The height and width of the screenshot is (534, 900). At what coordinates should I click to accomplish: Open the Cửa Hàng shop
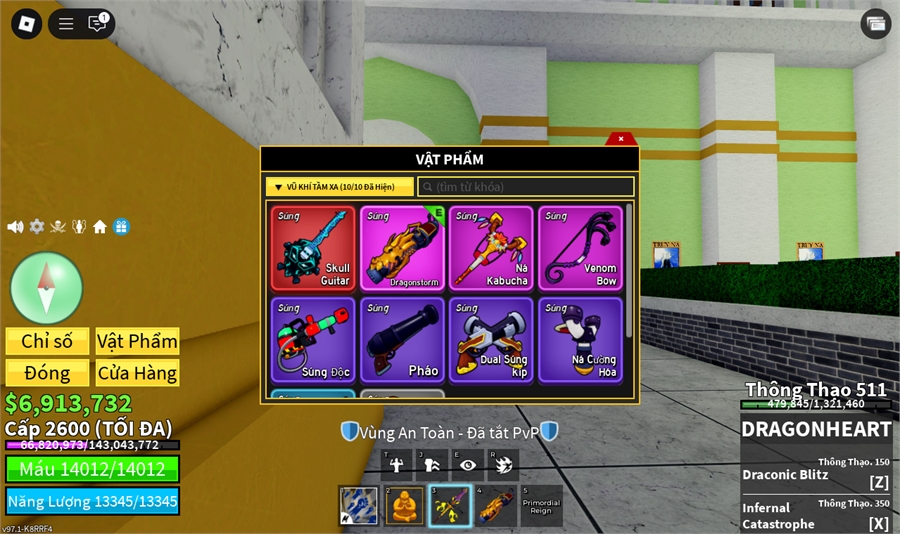click(x=137, y=373)
